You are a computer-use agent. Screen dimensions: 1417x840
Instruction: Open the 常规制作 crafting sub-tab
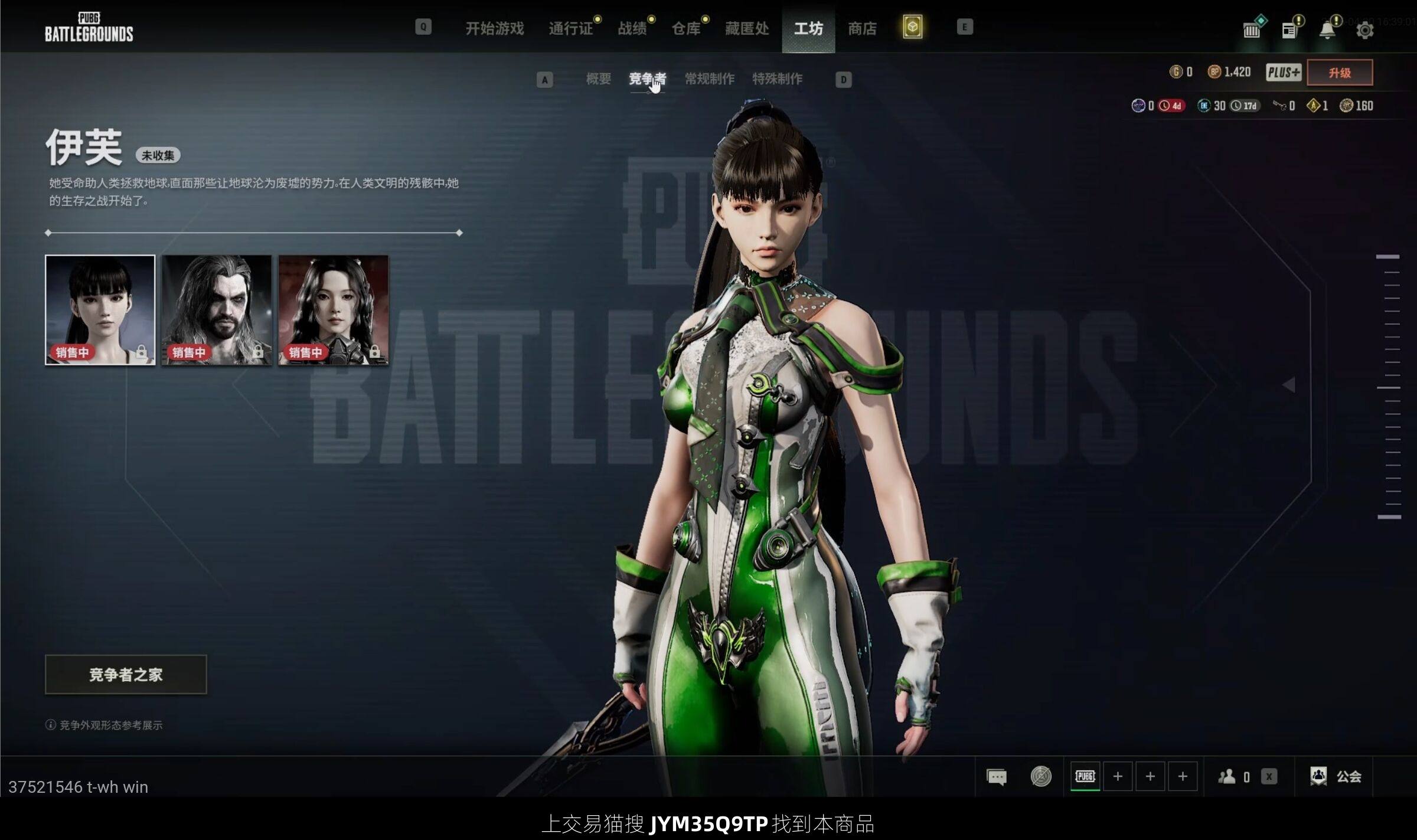[x=710, y=79]
